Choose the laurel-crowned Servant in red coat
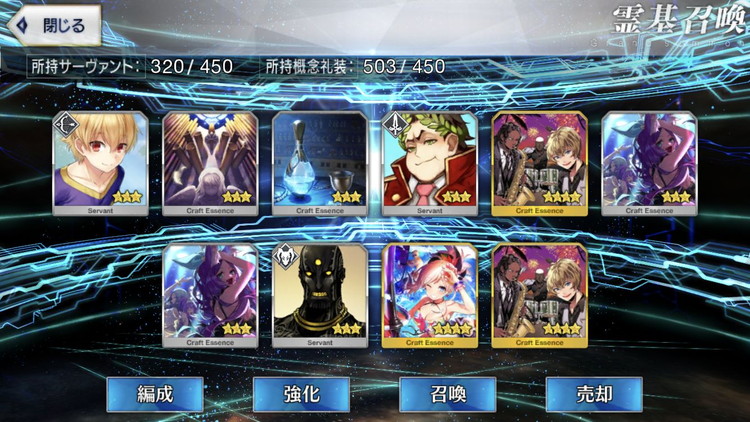Viewport: 750px width, 422px height. click(x=430, y=162)
